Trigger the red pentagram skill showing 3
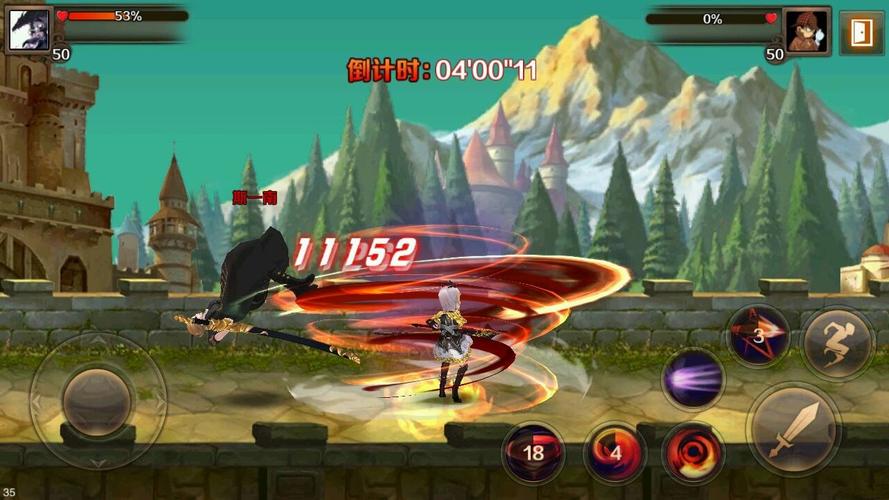This screenshot has width=889, height=500. 758,336
